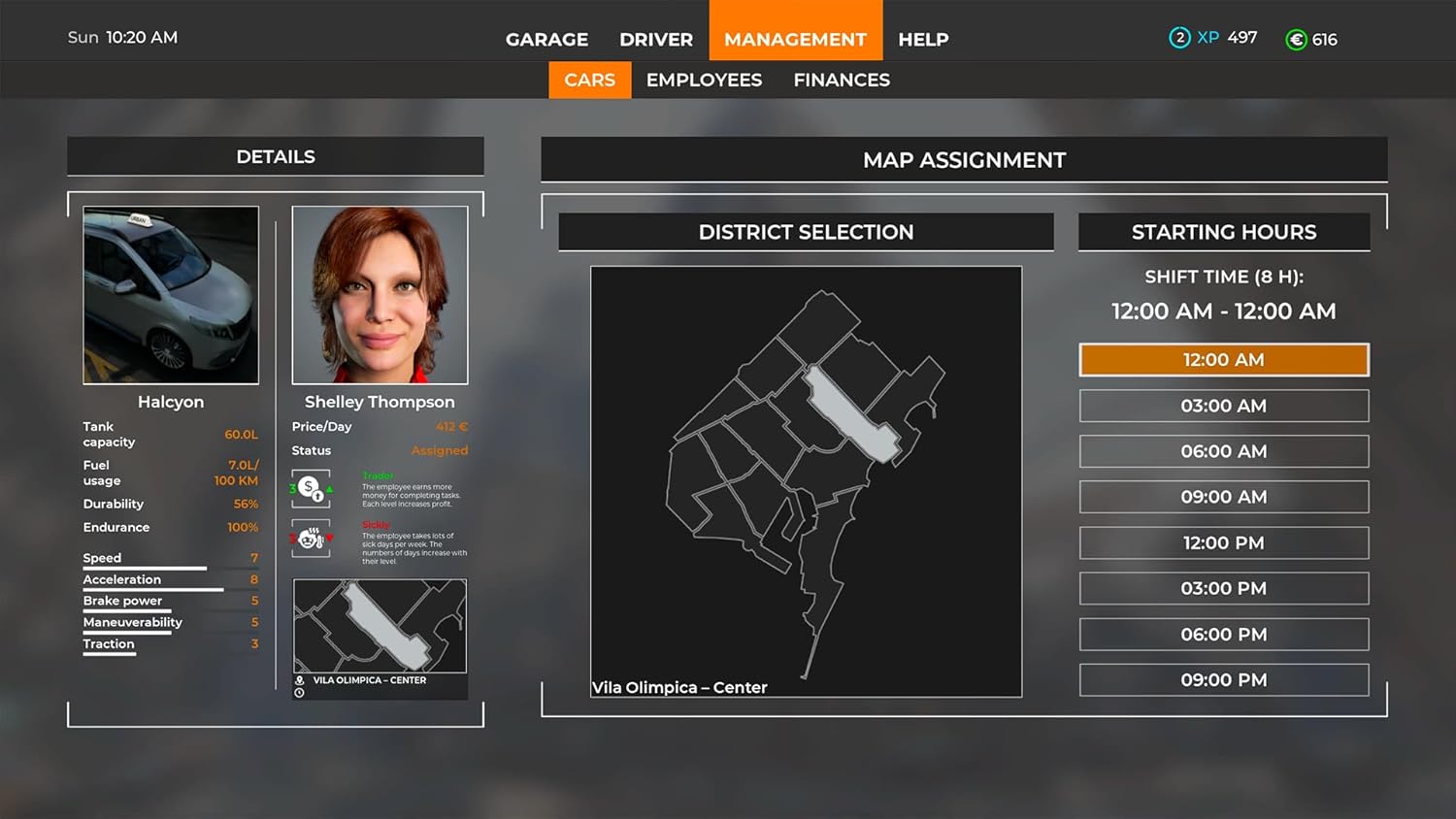Image resolution: width=1456 pixels, height=819 pixels.
Task: Click the Trader trait money icon
Action: (x=311, y=488)
